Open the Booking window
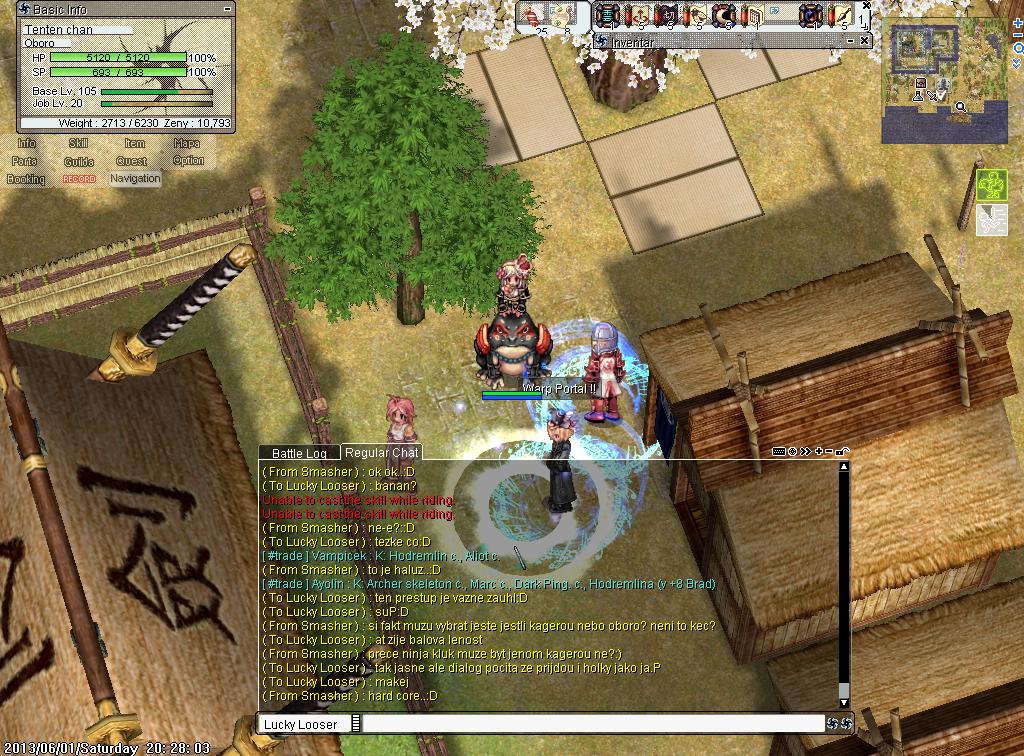The width and height of the screenshot is (1024, 756). pos(26,179)
